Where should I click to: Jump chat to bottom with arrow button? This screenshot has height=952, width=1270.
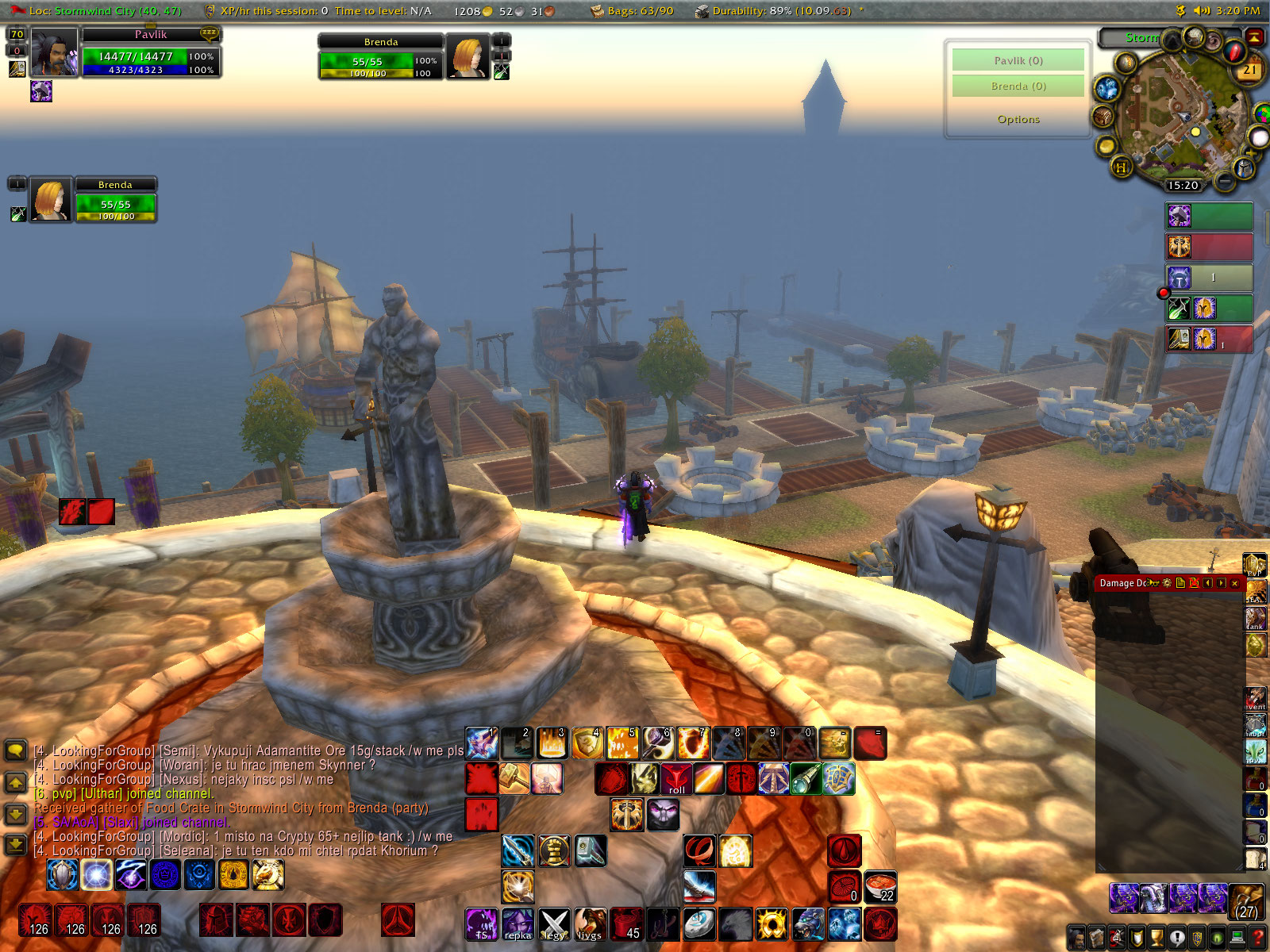click(x=16, y=844)
